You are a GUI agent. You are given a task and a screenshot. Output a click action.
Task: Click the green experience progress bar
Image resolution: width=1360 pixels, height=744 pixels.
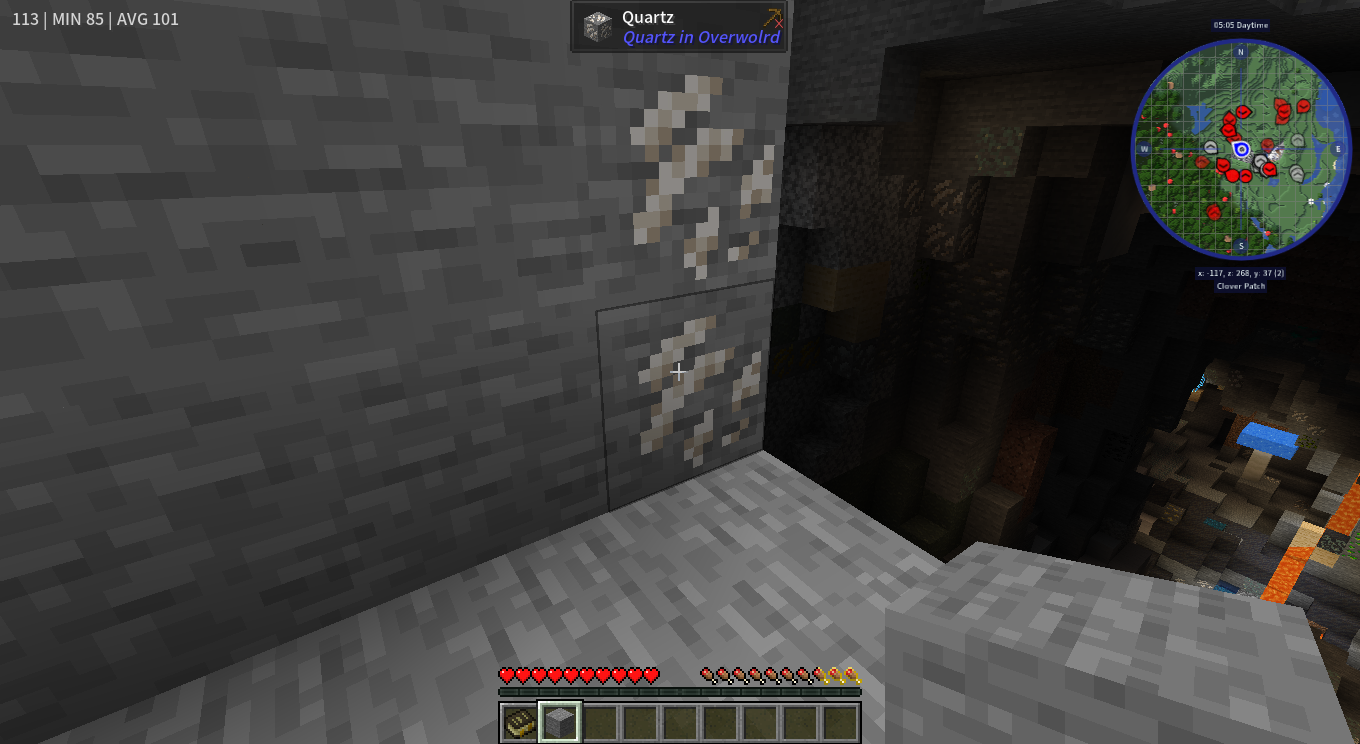coord(679,690)
